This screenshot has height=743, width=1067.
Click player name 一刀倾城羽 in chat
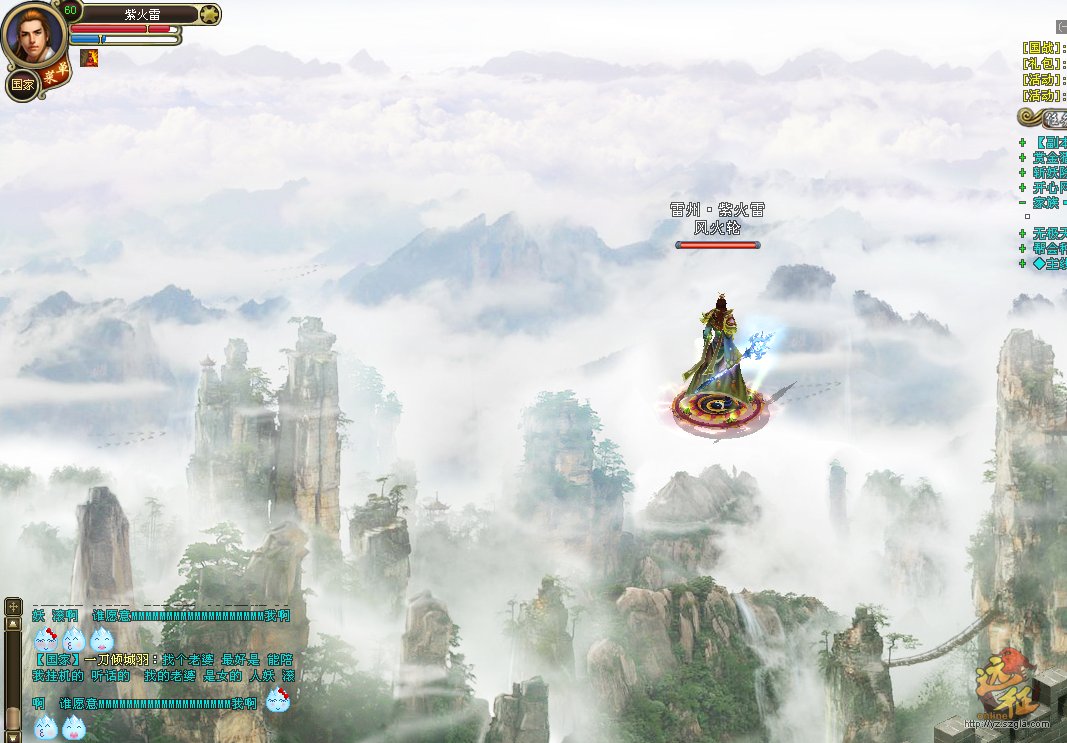click(x=120, y=660)
